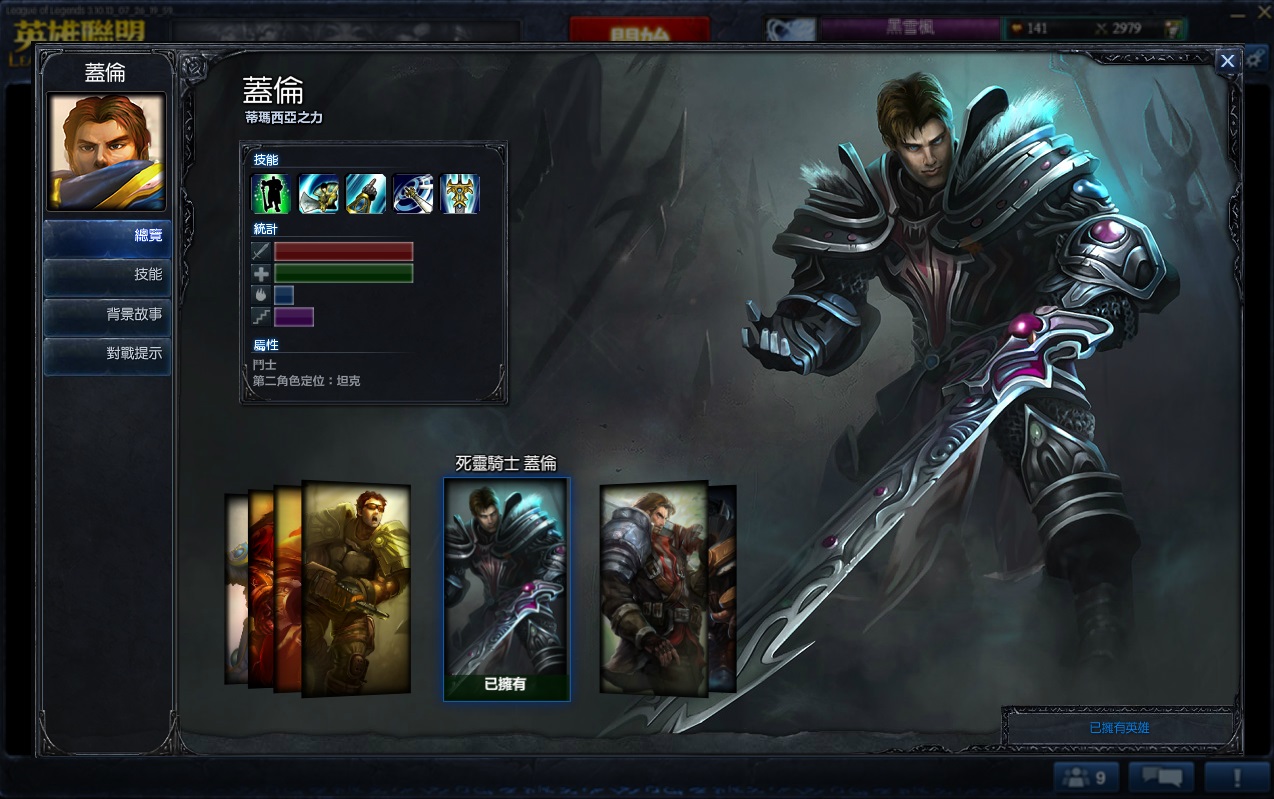Minimize the game client window
The image size is (1274, 799).
1239,13
